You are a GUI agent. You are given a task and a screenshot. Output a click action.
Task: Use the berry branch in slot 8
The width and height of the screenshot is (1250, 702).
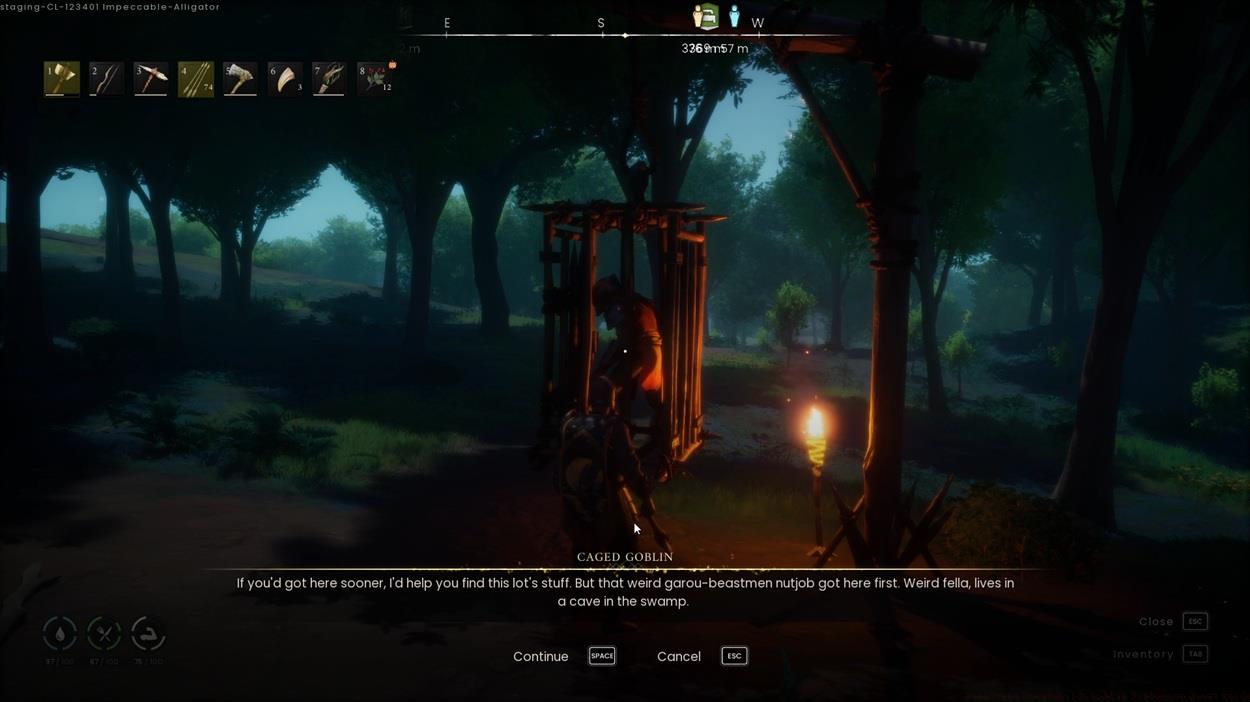pyautogui.click(x=375, y=79)
